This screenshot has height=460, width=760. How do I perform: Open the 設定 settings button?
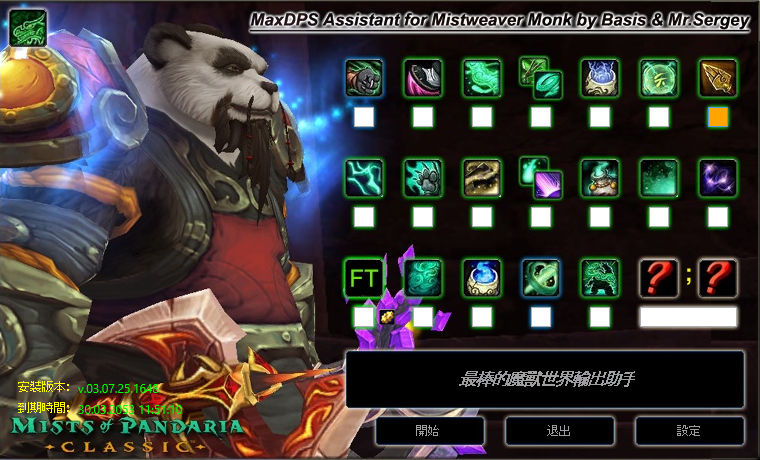pyautogui.click(x=688, y=431)
